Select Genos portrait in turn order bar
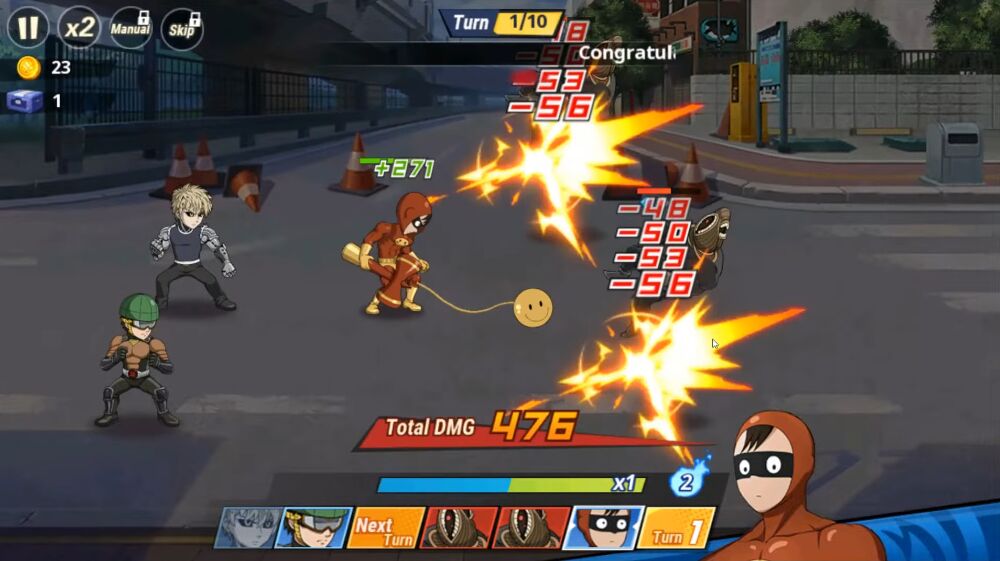Viewport: 1000px width, 561px height. coord(246,527)
